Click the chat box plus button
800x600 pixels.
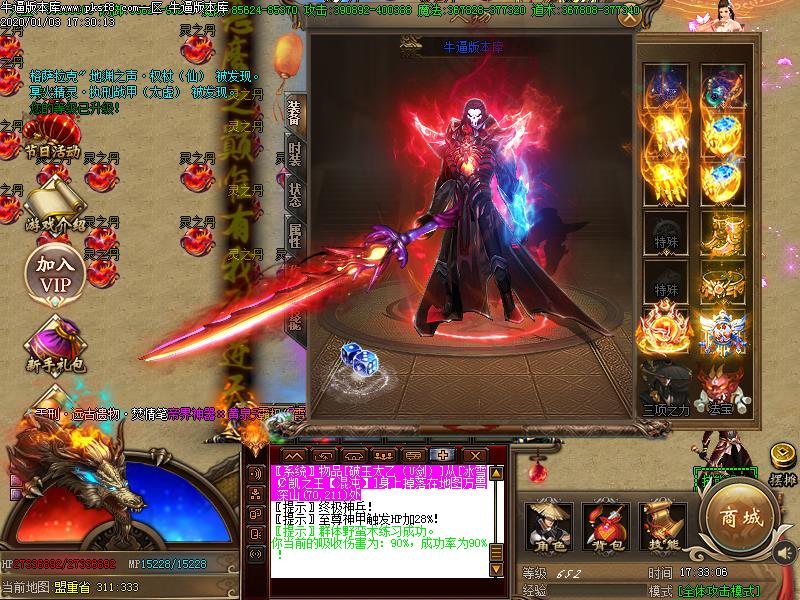pyautogui.click(x=440, y=455)
